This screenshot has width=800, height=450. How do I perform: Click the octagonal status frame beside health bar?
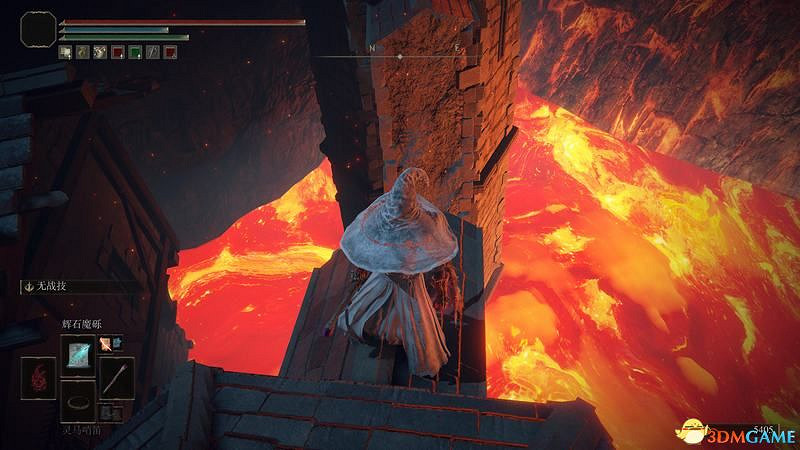coord(37,29)
